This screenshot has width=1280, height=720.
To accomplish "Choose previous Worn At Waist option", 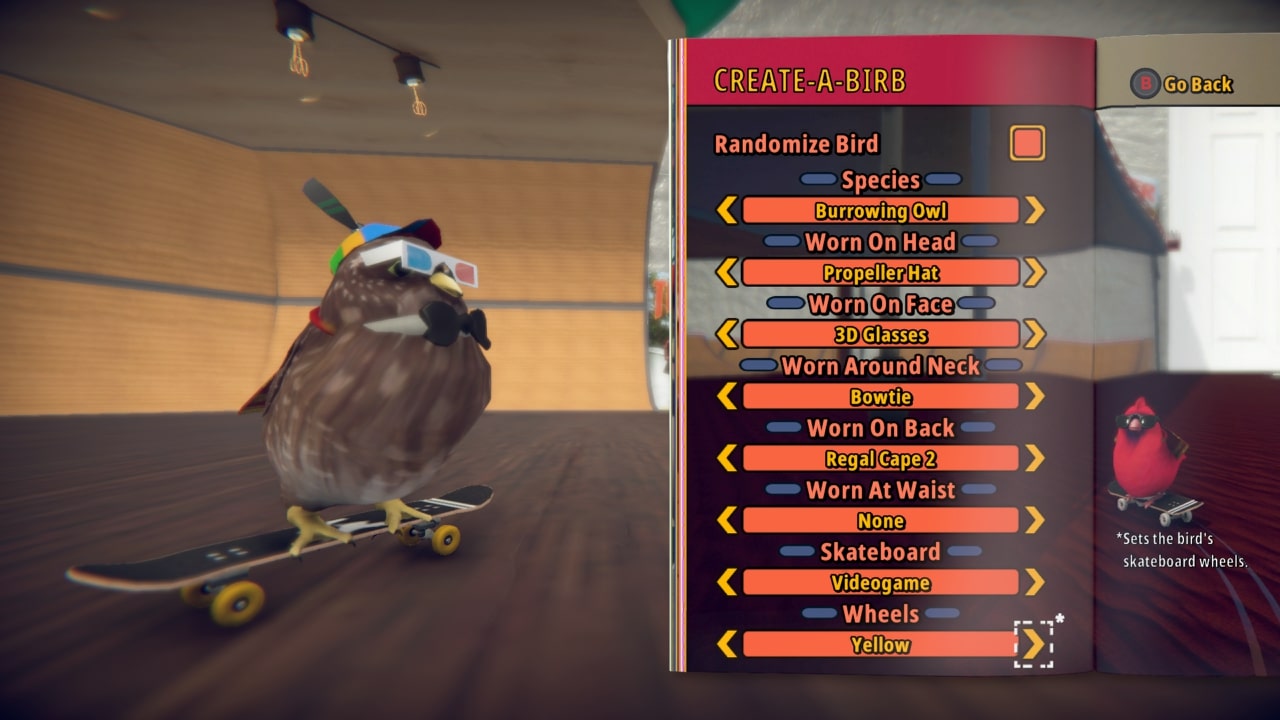I will coord(727,520).
